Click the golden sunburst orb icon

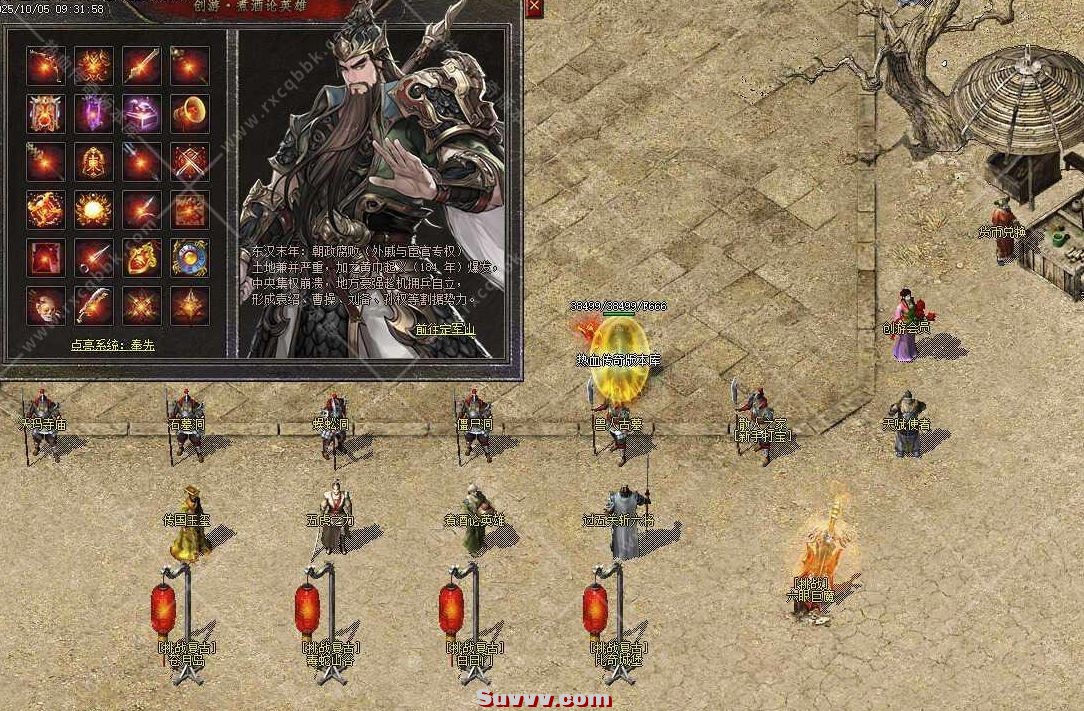point(94,210)
